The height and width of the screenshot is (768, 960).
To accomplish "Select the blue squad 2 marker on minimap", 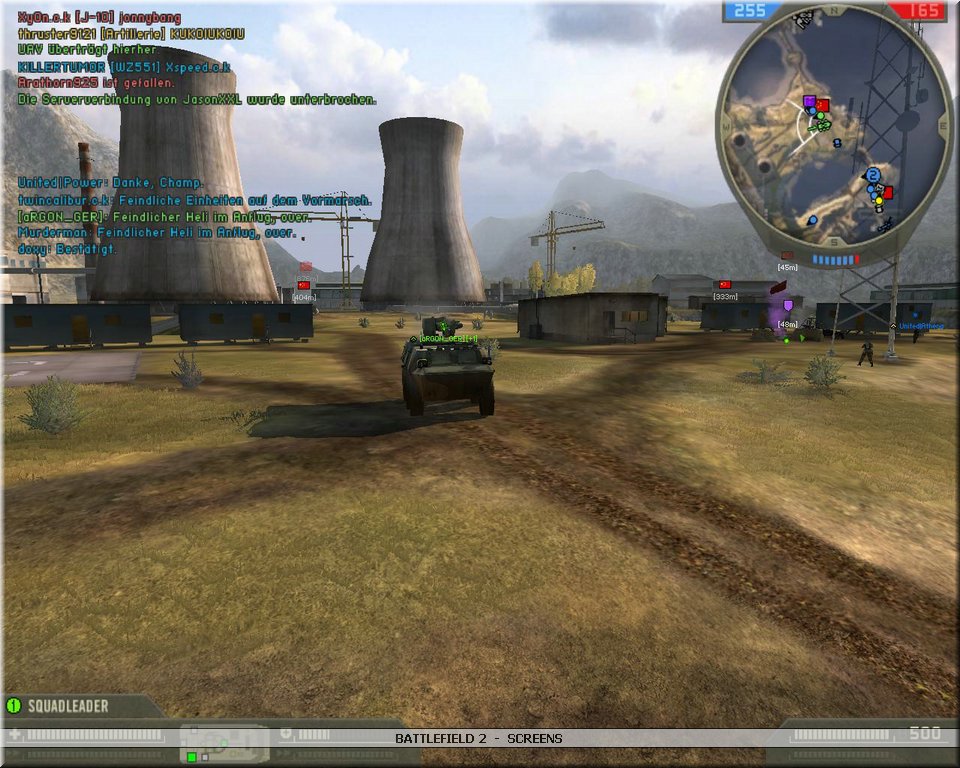I will coord(873,175).
